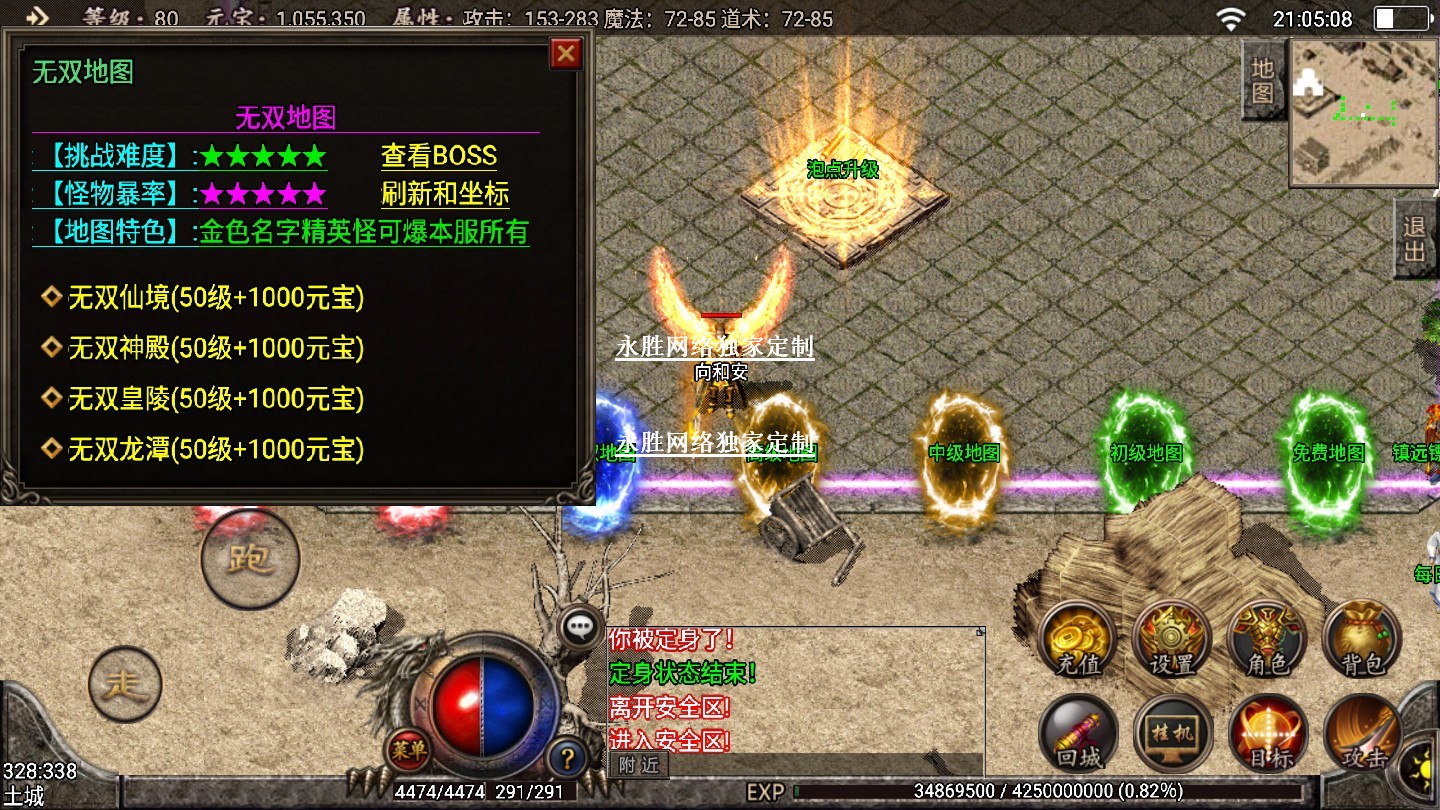Viewport: 1440px width, 810px height.
Task: Open the 地图 map button
Action: pos(1263,81)
